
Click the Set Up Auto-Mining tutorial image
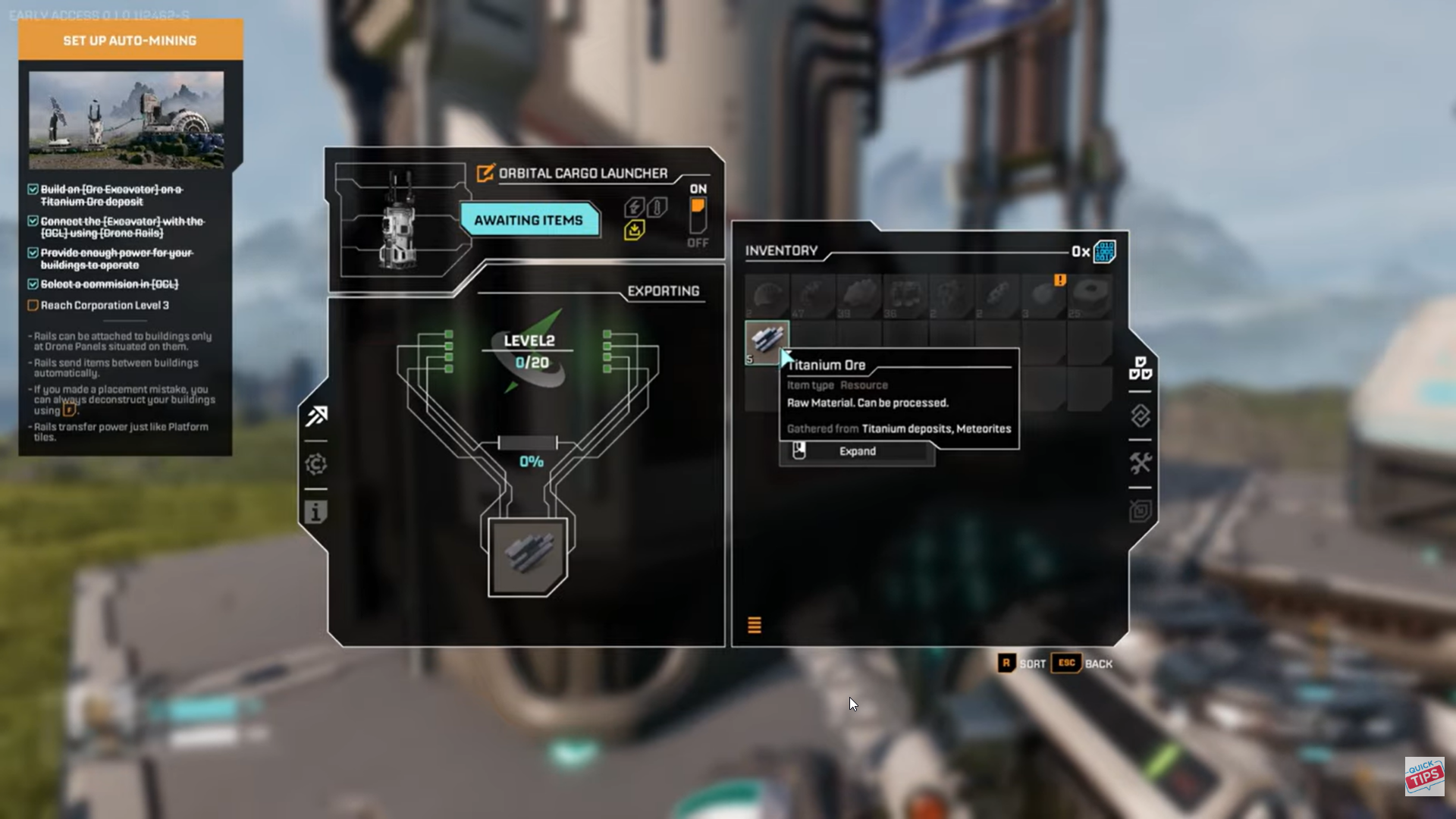point(126,120)
